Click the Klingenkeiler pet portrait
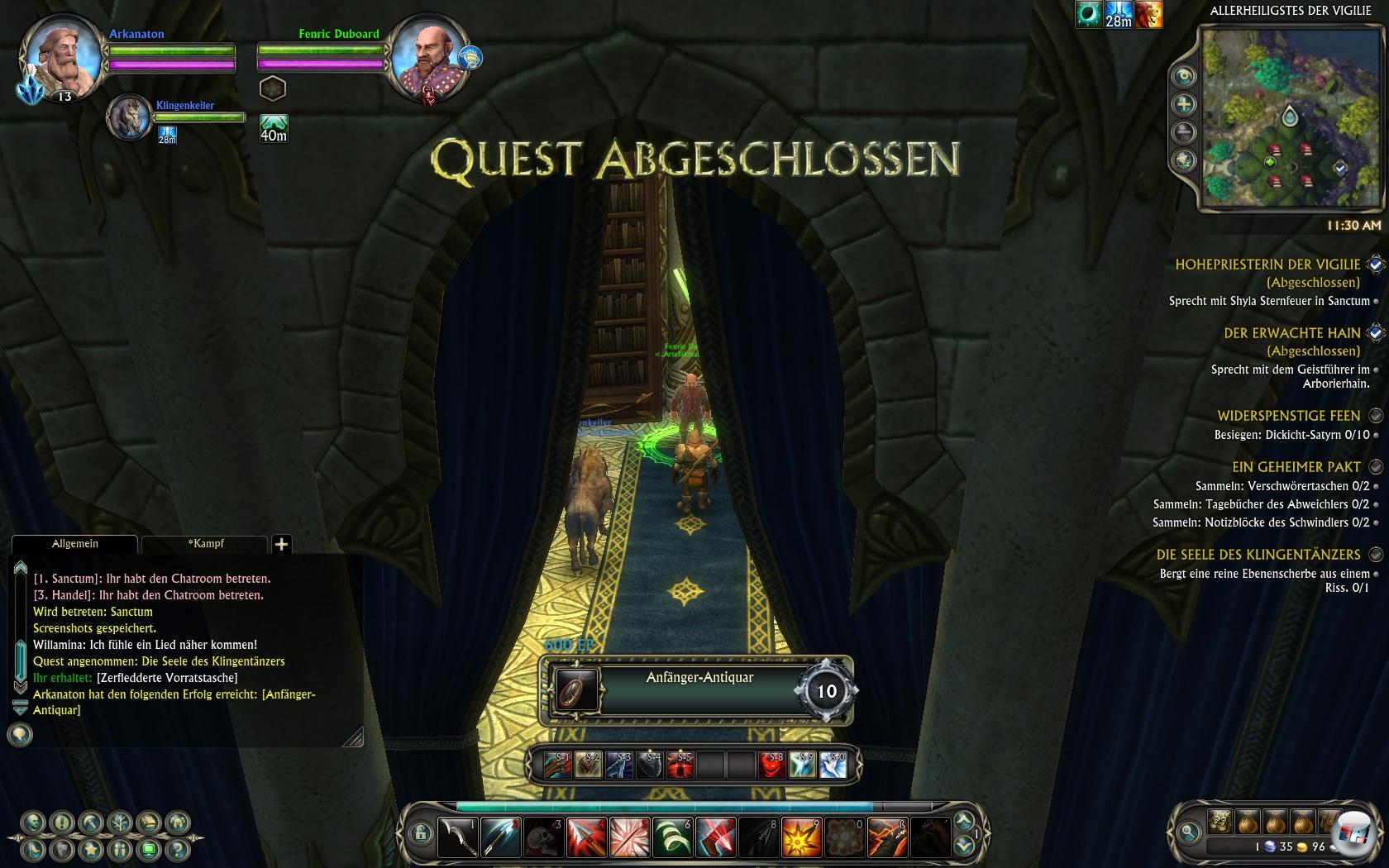Screen dimensions: 1389x868 click(x=129, y=117)
